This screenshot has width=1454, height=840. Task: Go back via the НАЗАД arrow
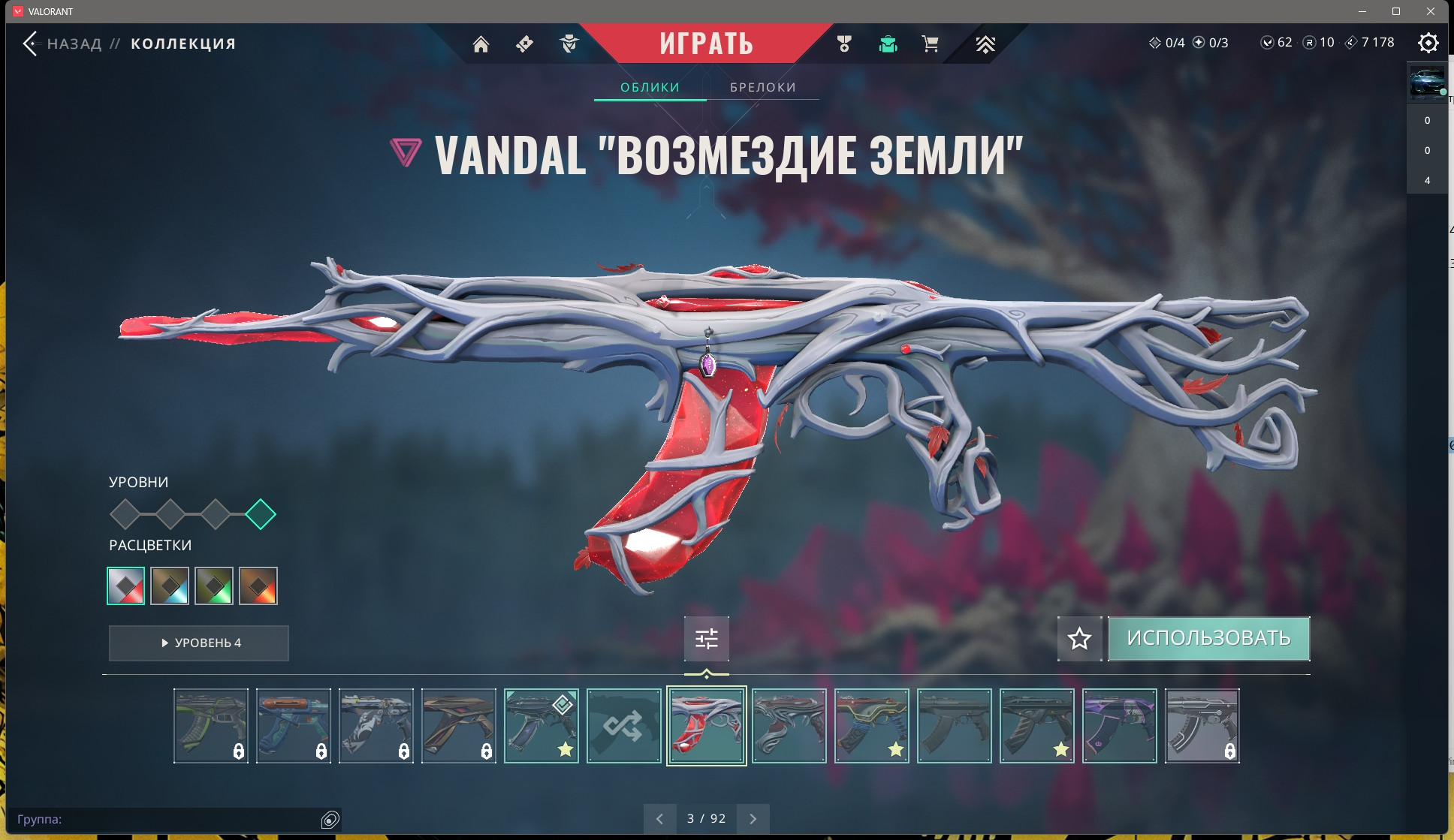pos(30,44)
